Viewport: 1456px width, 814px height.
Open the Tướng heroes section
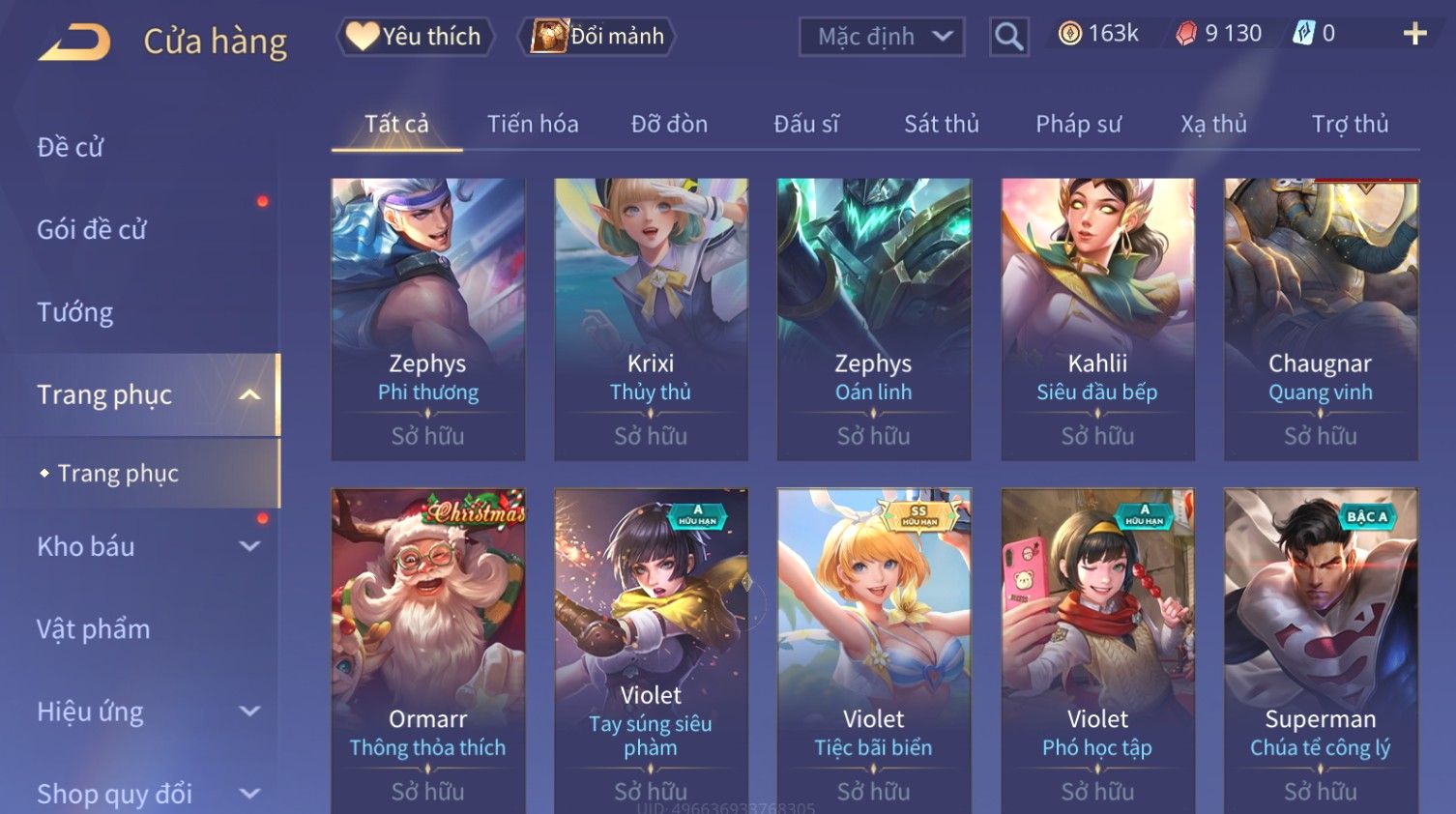tap(75, 312)
